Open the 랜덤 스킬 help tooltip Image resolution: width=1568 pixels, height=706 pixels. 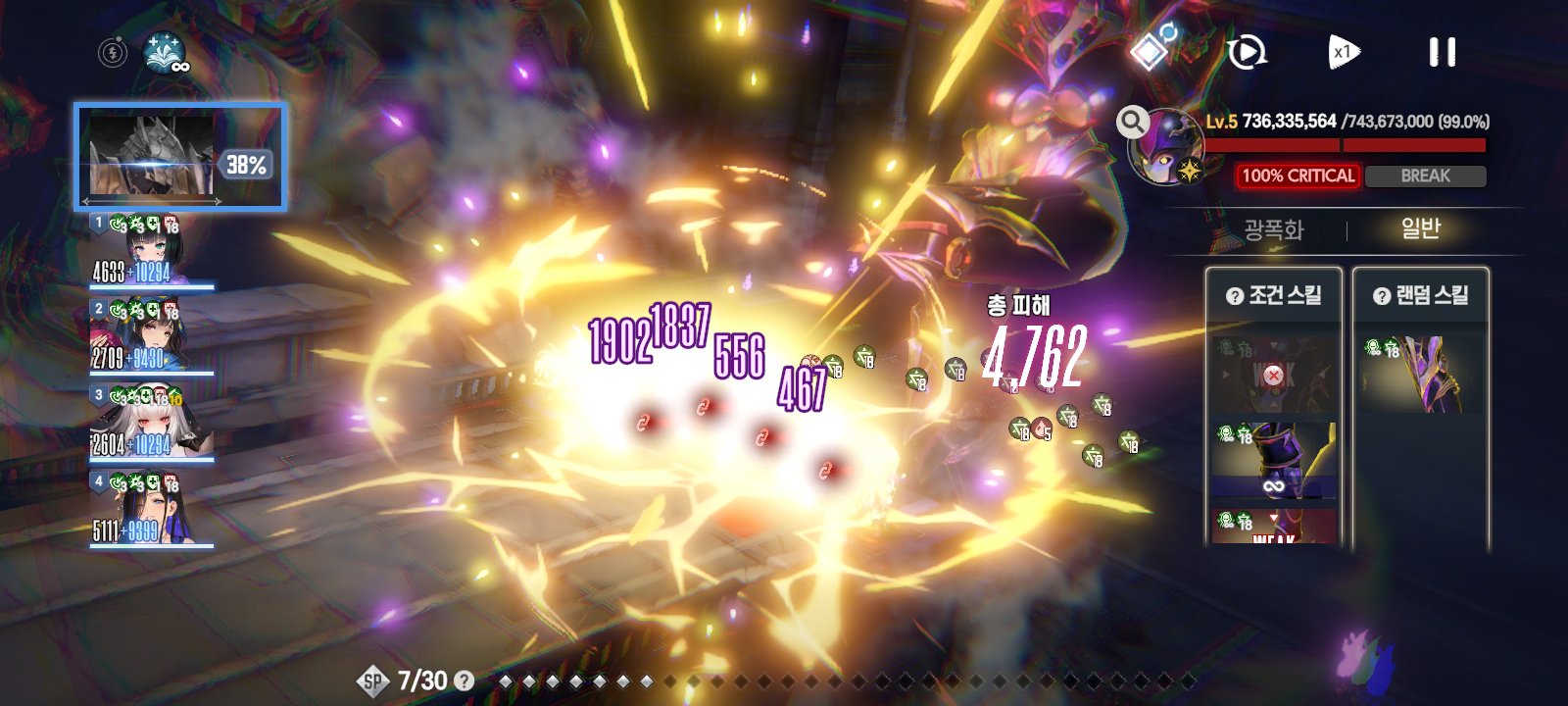coord(1382,296)
